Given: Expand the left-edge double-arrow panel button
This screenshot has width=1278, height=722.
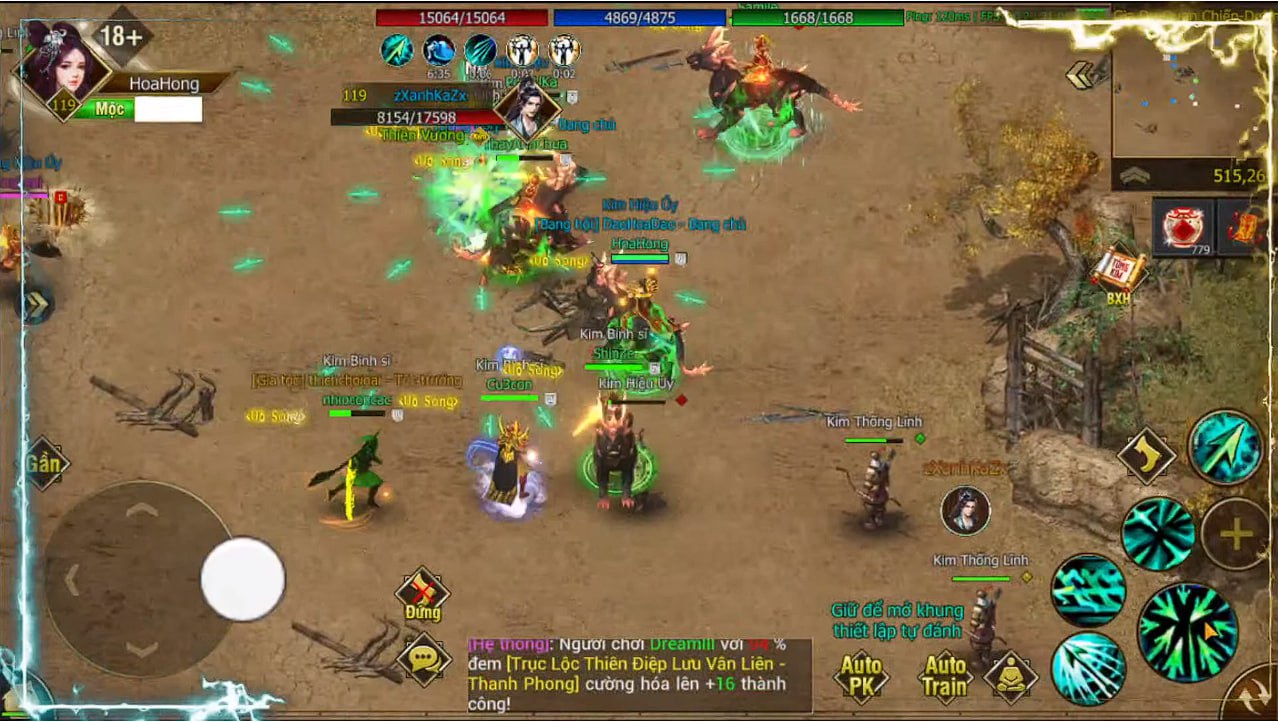Looking at the screenshot, I should [x=36, y=305].
